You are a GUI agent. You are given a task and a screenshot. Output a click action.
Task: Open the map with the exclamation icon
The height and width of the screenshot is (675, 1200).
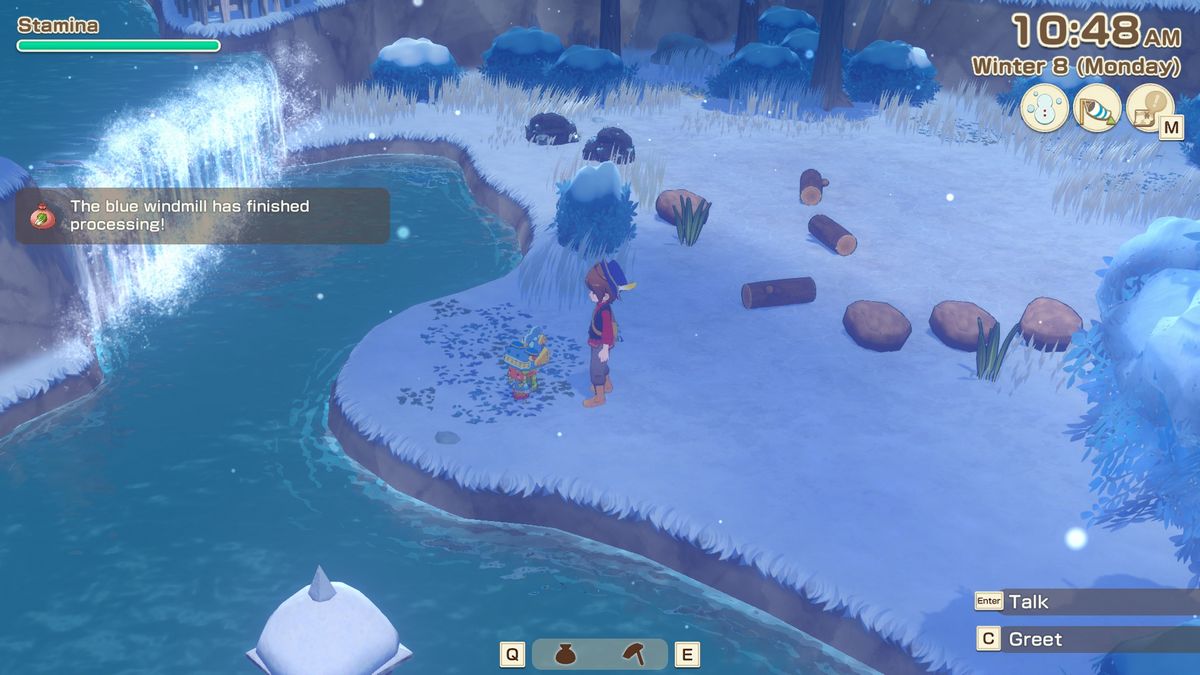(x=1149, y=109)
